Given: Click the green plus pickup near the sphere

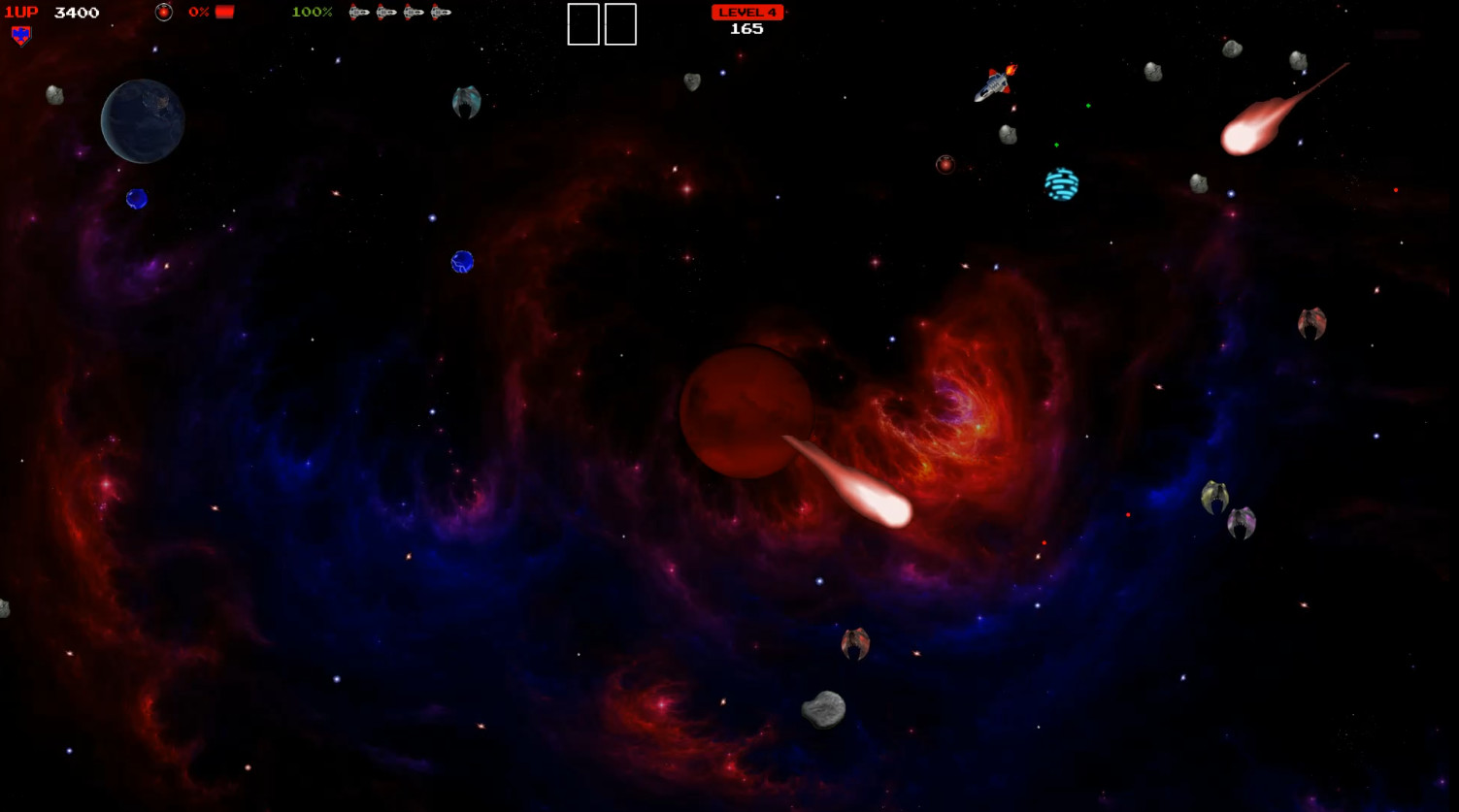Looking at the screenshot, I should (x=1056, y=146).
